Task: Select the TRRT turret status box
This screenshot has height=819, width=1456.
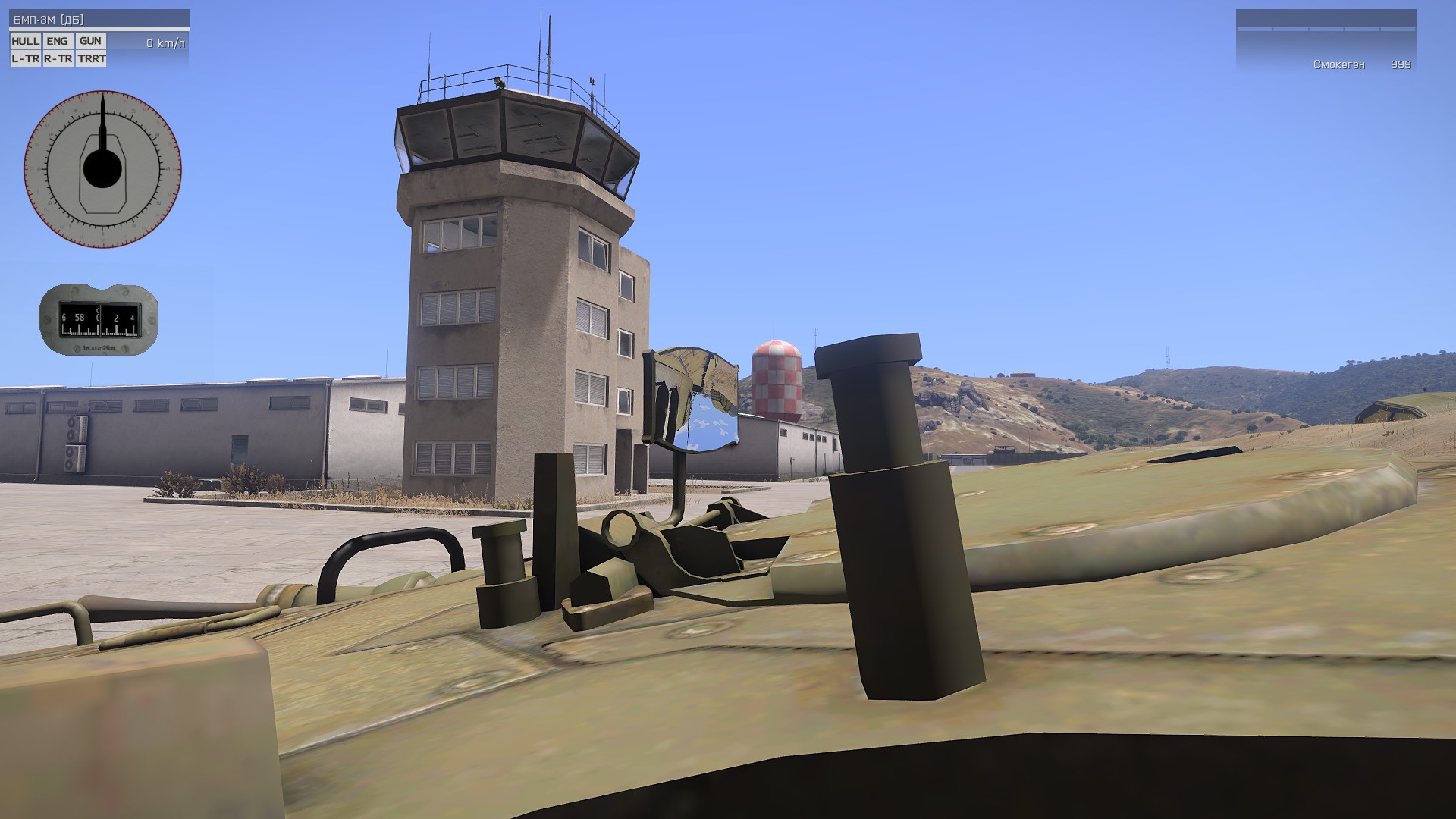Action: 91,58
